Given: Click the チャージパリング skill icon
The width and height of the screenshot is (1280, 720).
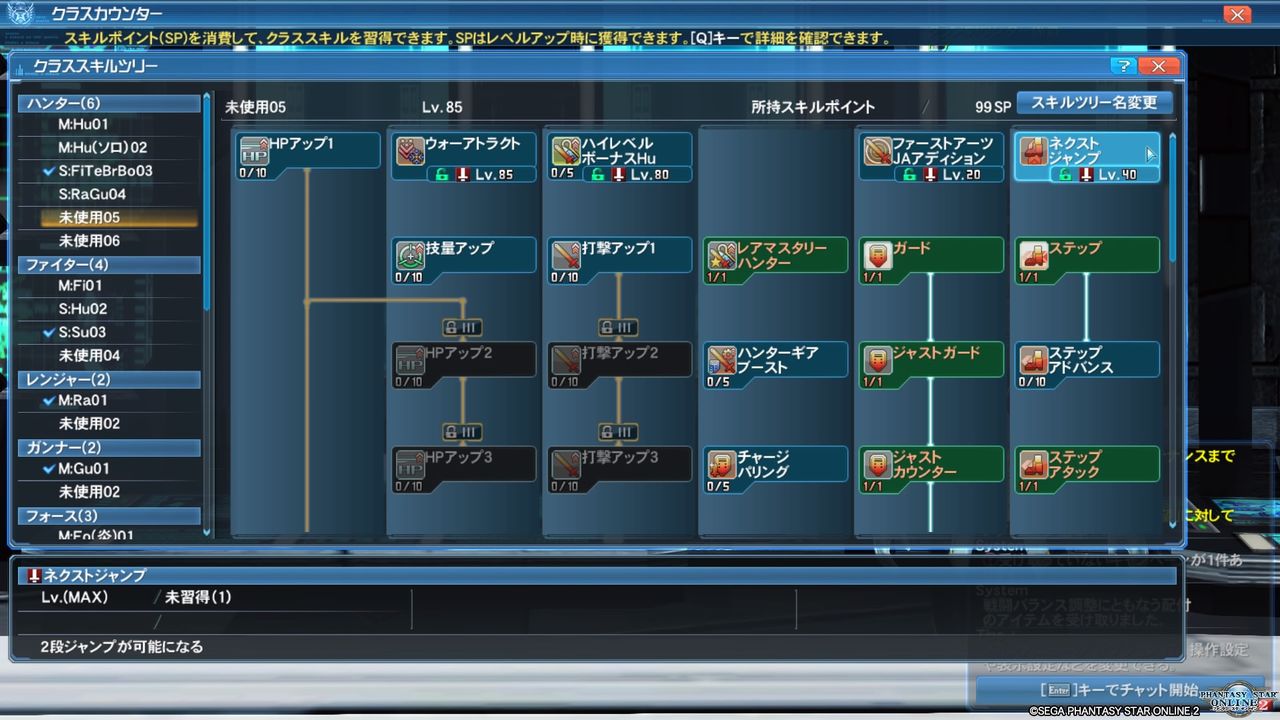Looking at the screenshot, I should [x=717, y=463].
